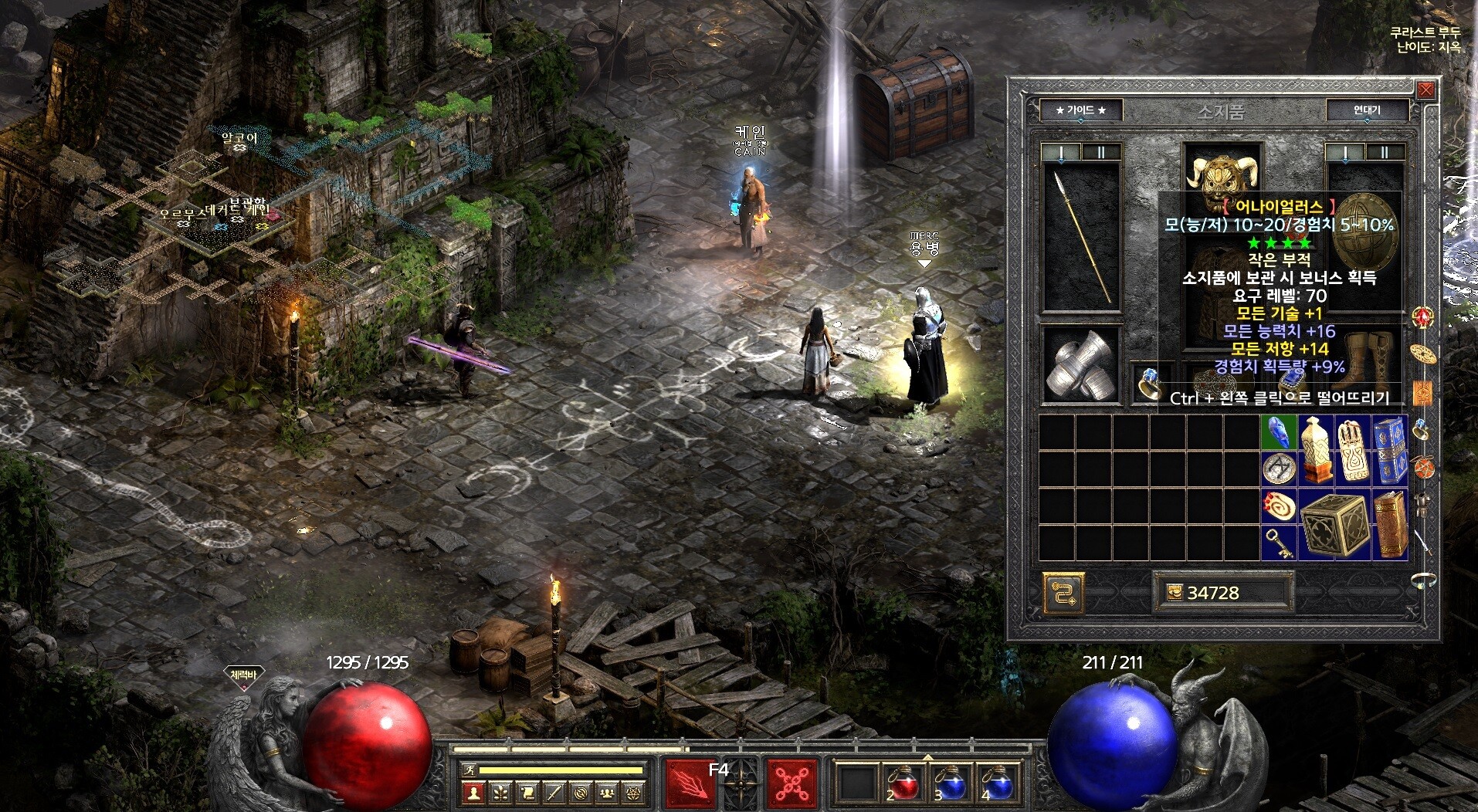Screen dimensions: 1478x812
Task: Open the party icon in the mini-panel
Action: click(x=608, y=792)
